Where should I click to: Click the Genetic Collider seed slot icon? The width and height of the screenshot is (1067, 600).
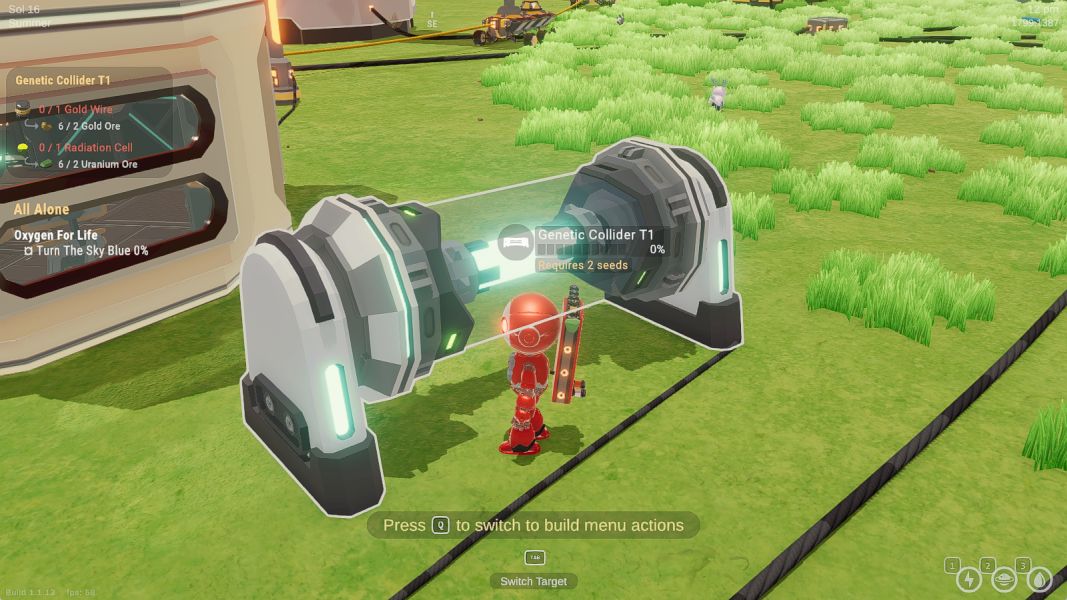tap(516, 243)
